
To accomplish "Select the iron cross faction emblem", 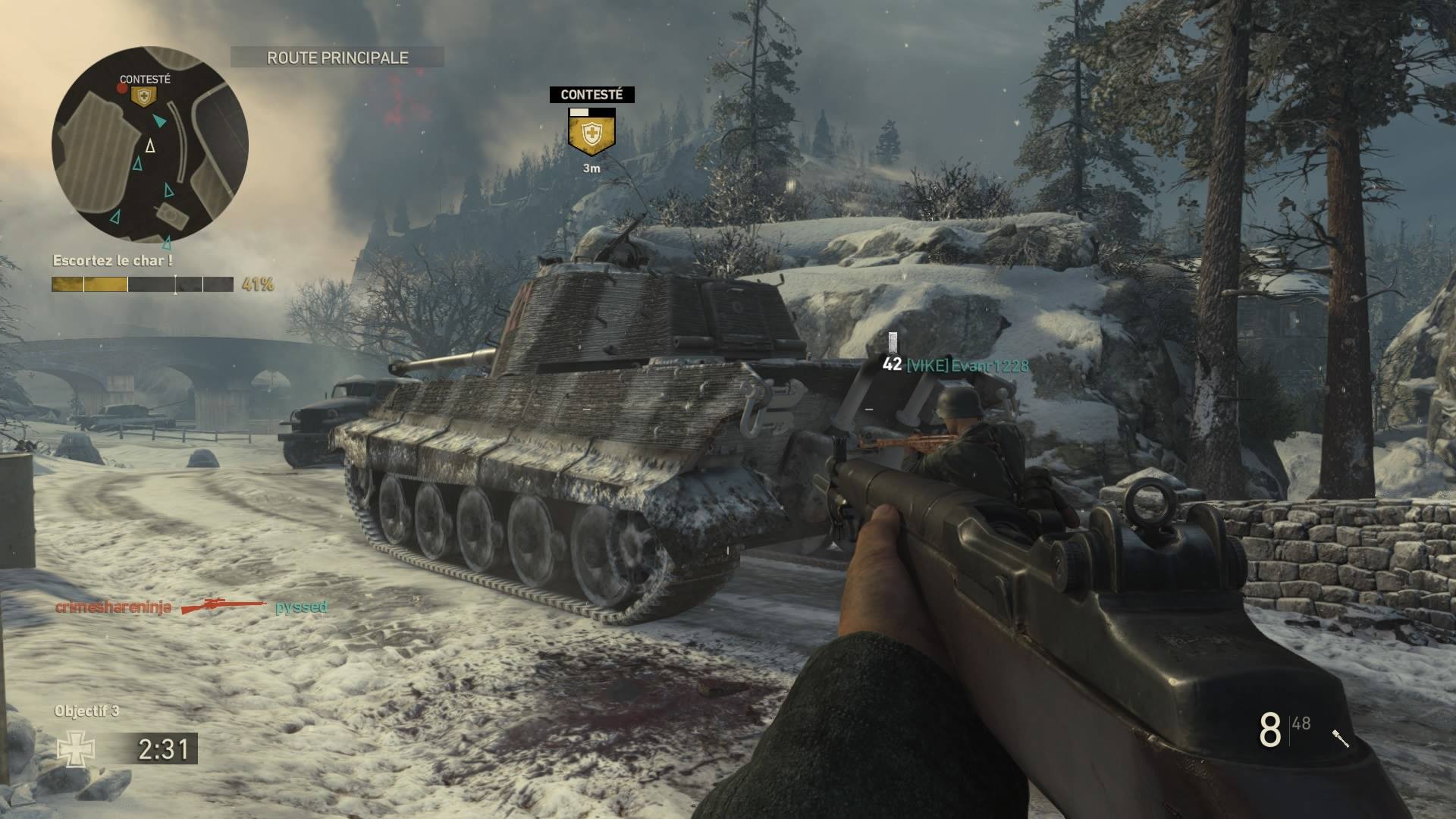I will 76,749.
